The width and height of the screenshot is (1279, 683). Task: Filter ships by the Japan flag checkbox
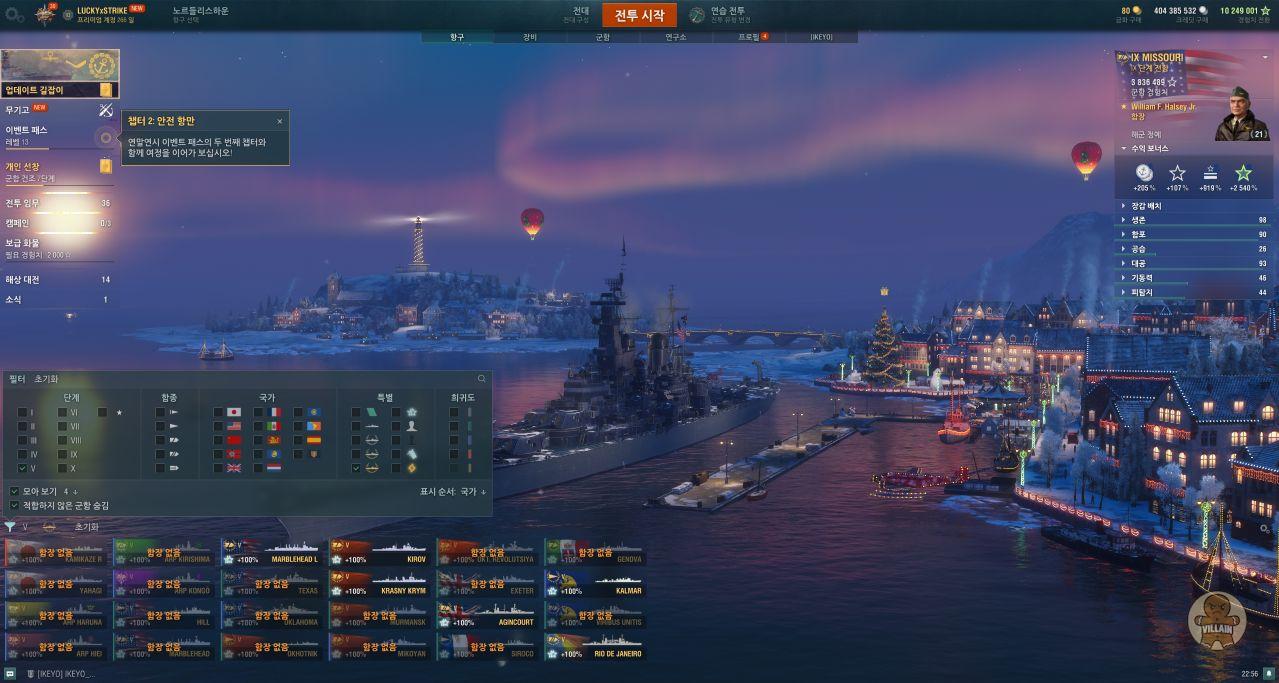pyautogui.click(x=220, y=412)
